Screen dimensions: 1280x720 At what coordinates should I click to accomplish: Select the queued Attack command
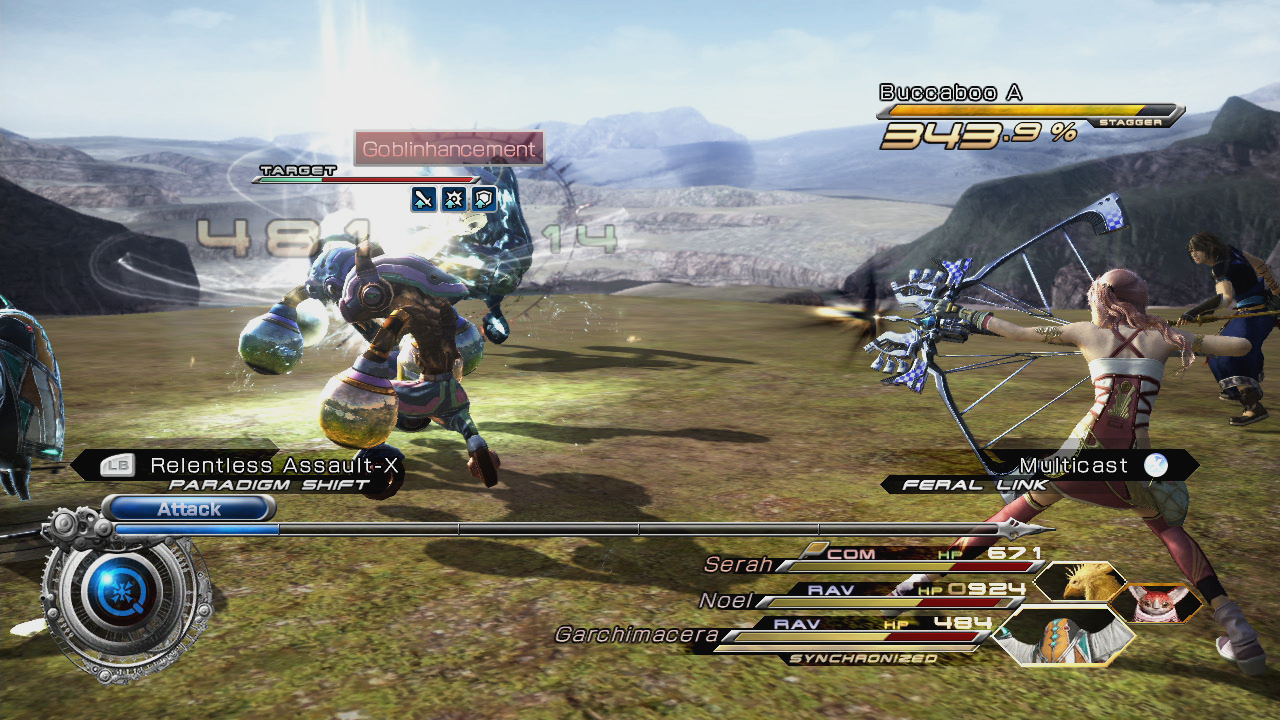(188, 509)
